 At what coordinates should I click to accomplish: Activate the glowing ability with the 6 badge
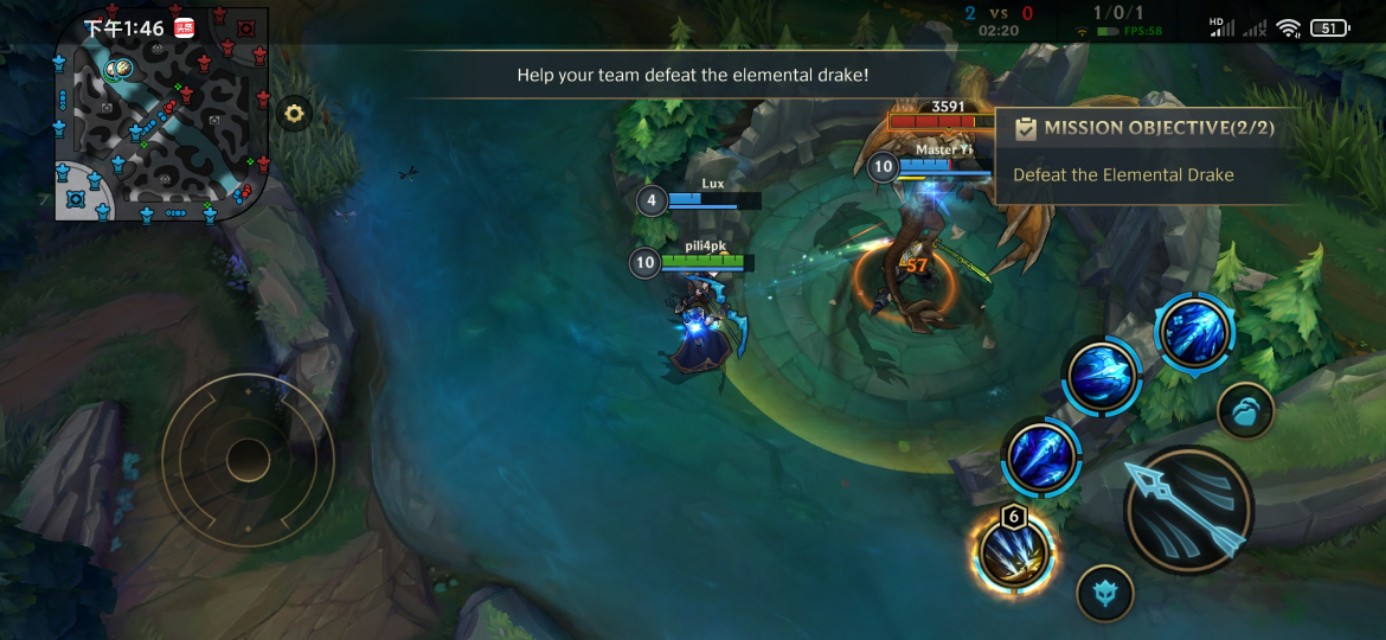[1014, 552]
